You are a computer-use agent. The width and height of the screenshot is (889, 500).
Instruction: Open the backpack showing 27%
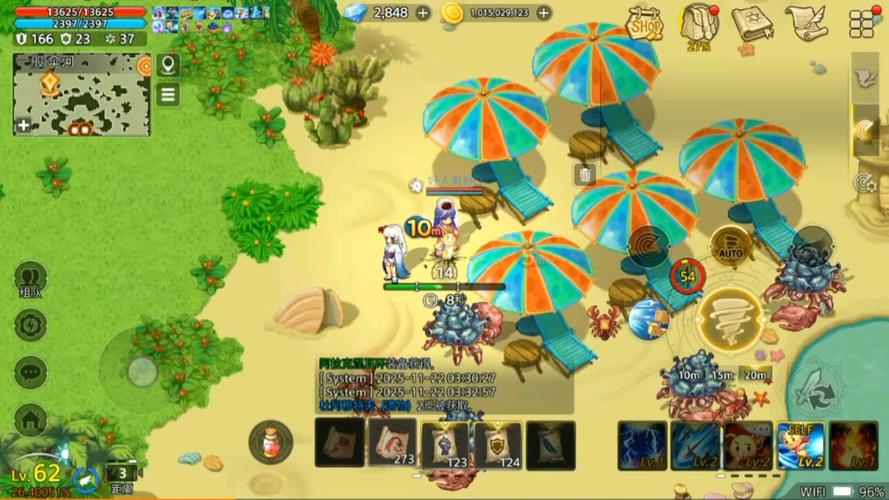[x=700, y=24]
